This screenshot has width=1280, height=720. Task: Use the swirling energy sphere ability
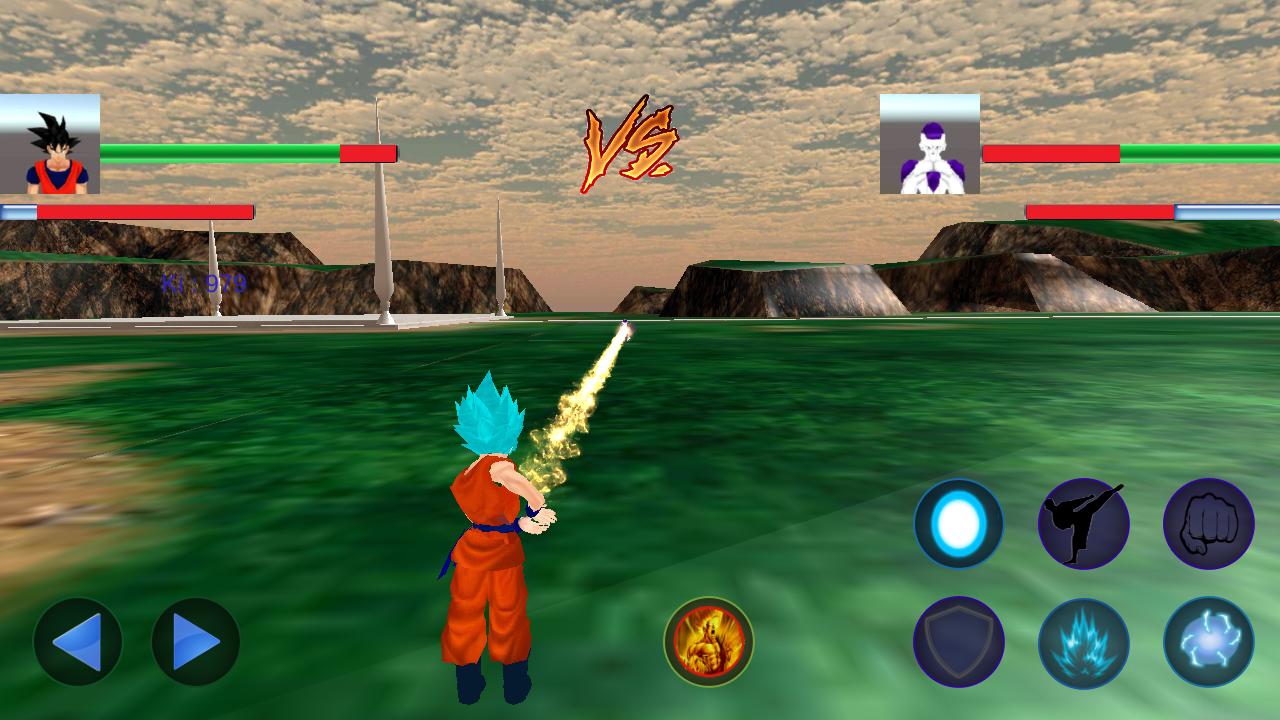coord(1208,642)
